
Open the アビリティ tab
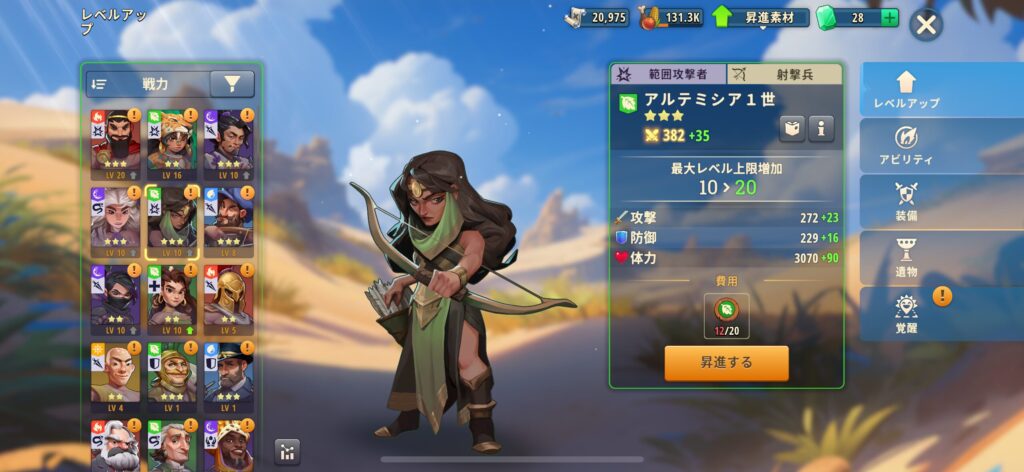click(907, 146)
